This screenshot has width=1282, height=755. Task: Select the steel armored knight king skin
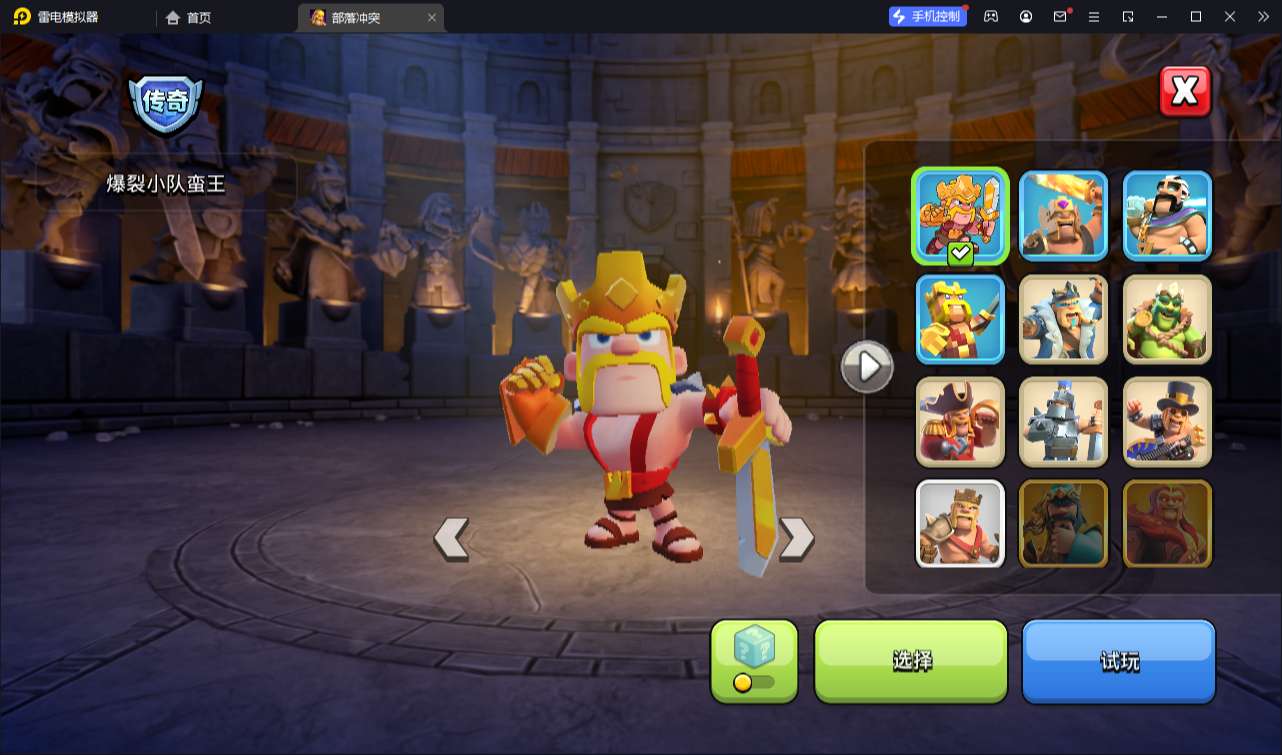coord(1063,422)
